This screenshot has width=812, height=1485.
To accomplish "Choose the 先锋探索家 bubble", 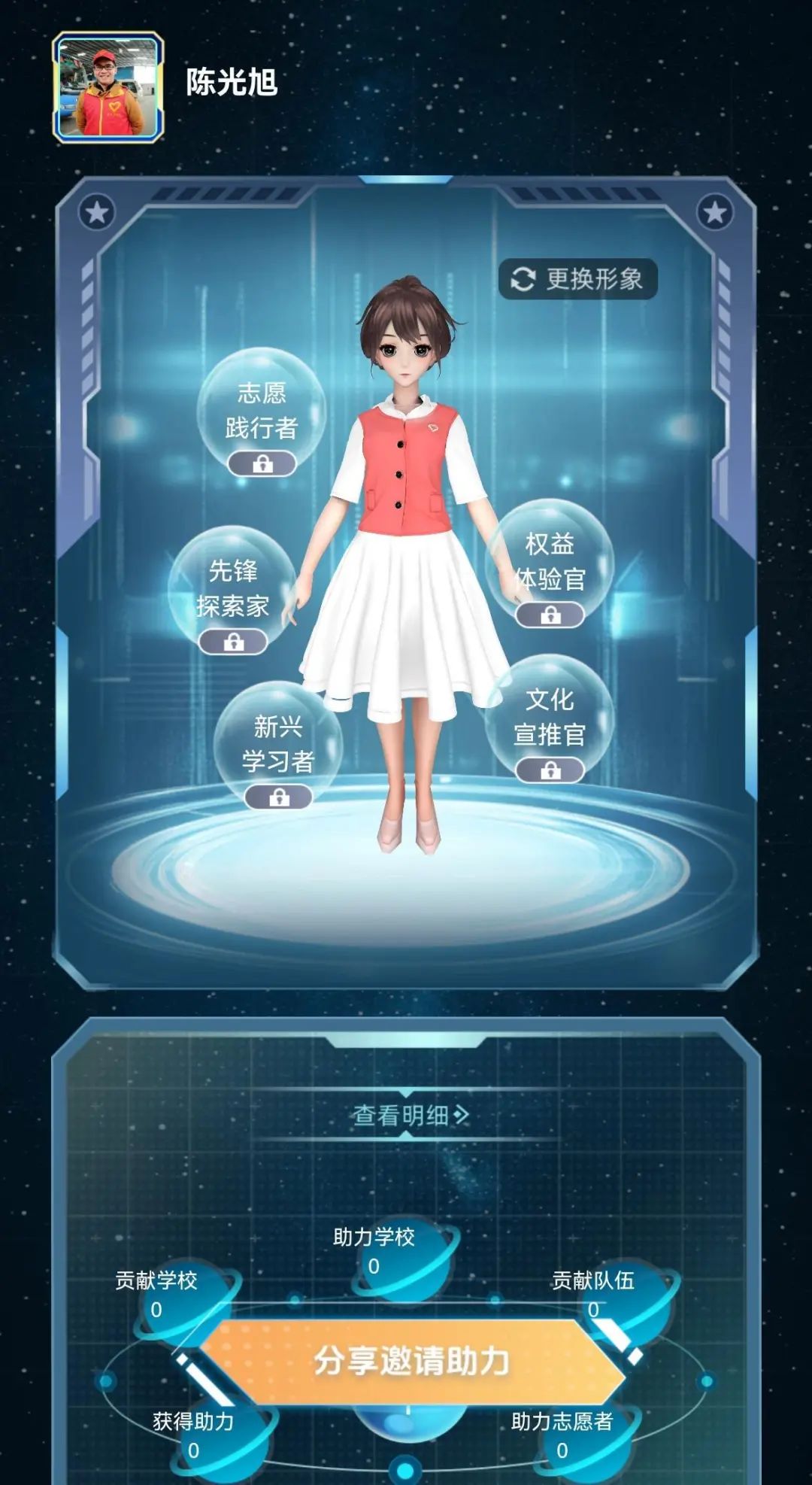I will click(x=232, y=590).
